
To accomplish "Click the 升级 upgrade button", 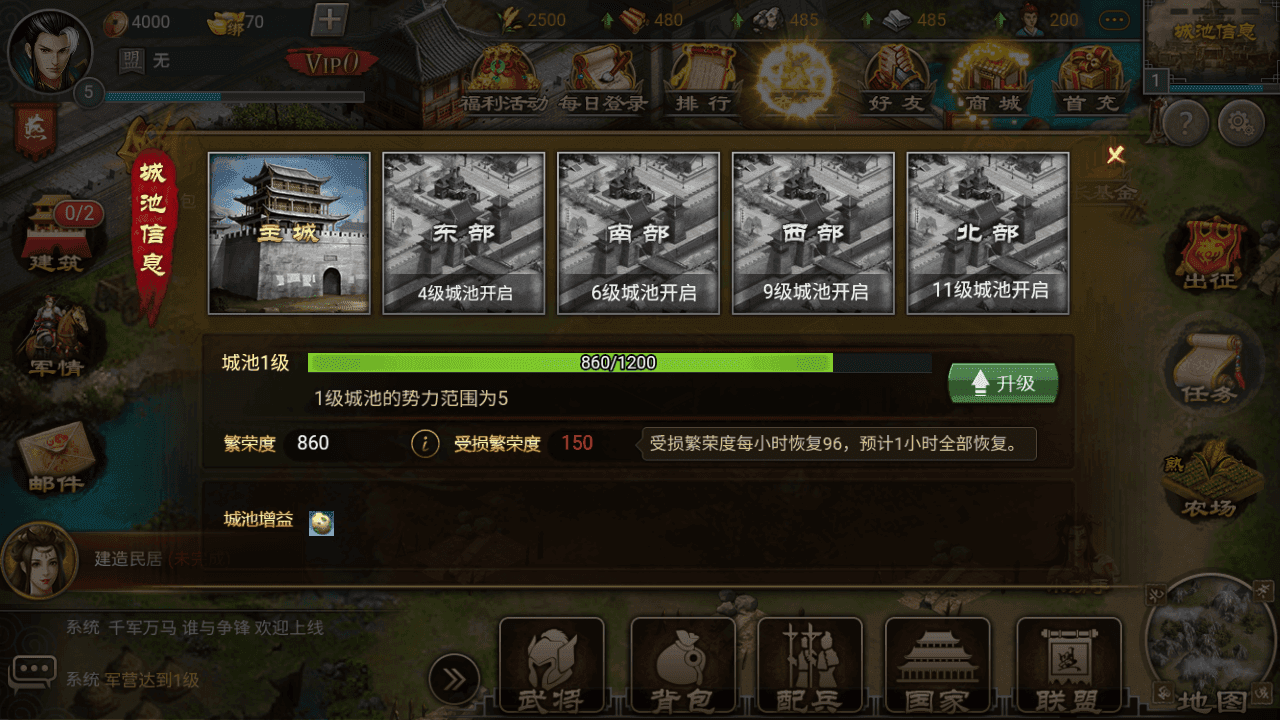I will pyautogui.click(x=1003, y=382).
